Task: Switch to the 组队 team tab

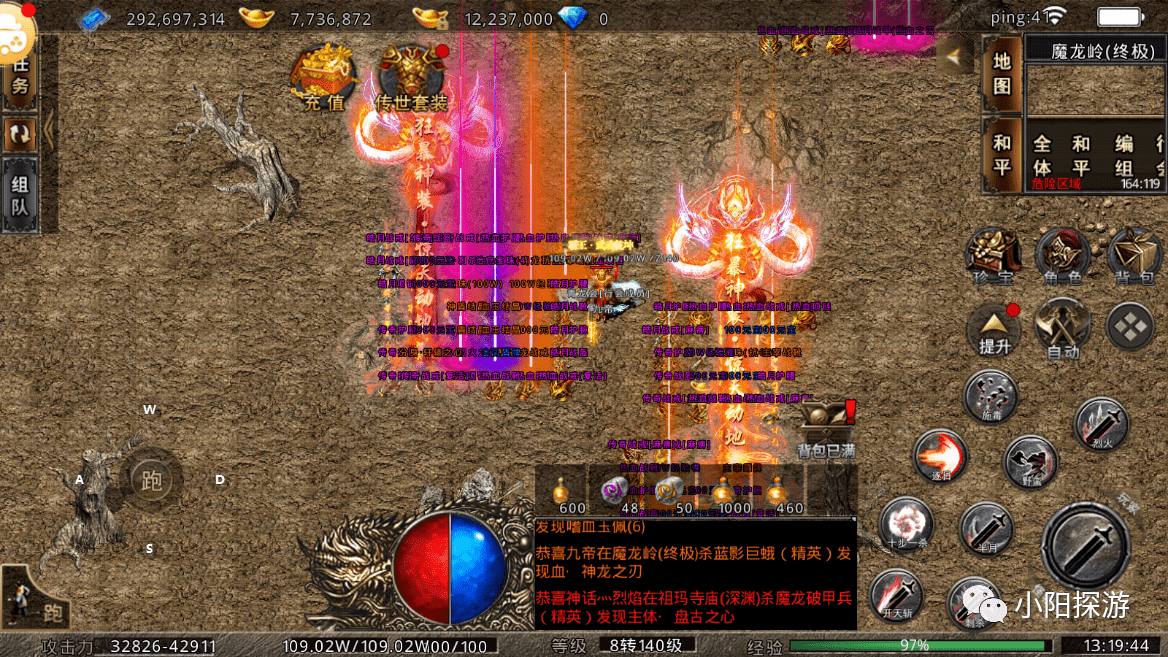Action: tap(19, 196)
